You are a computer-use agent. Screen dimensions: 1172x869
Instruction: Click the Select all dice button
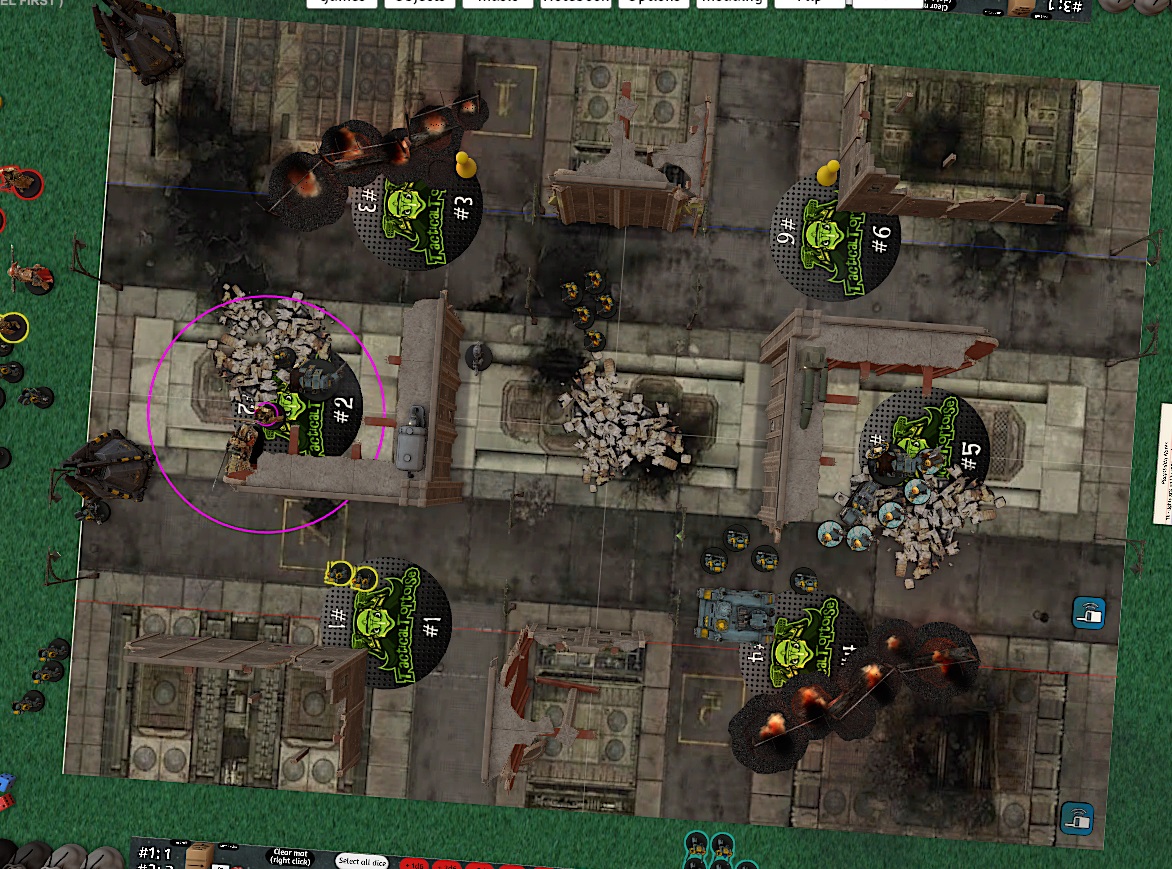361,860
